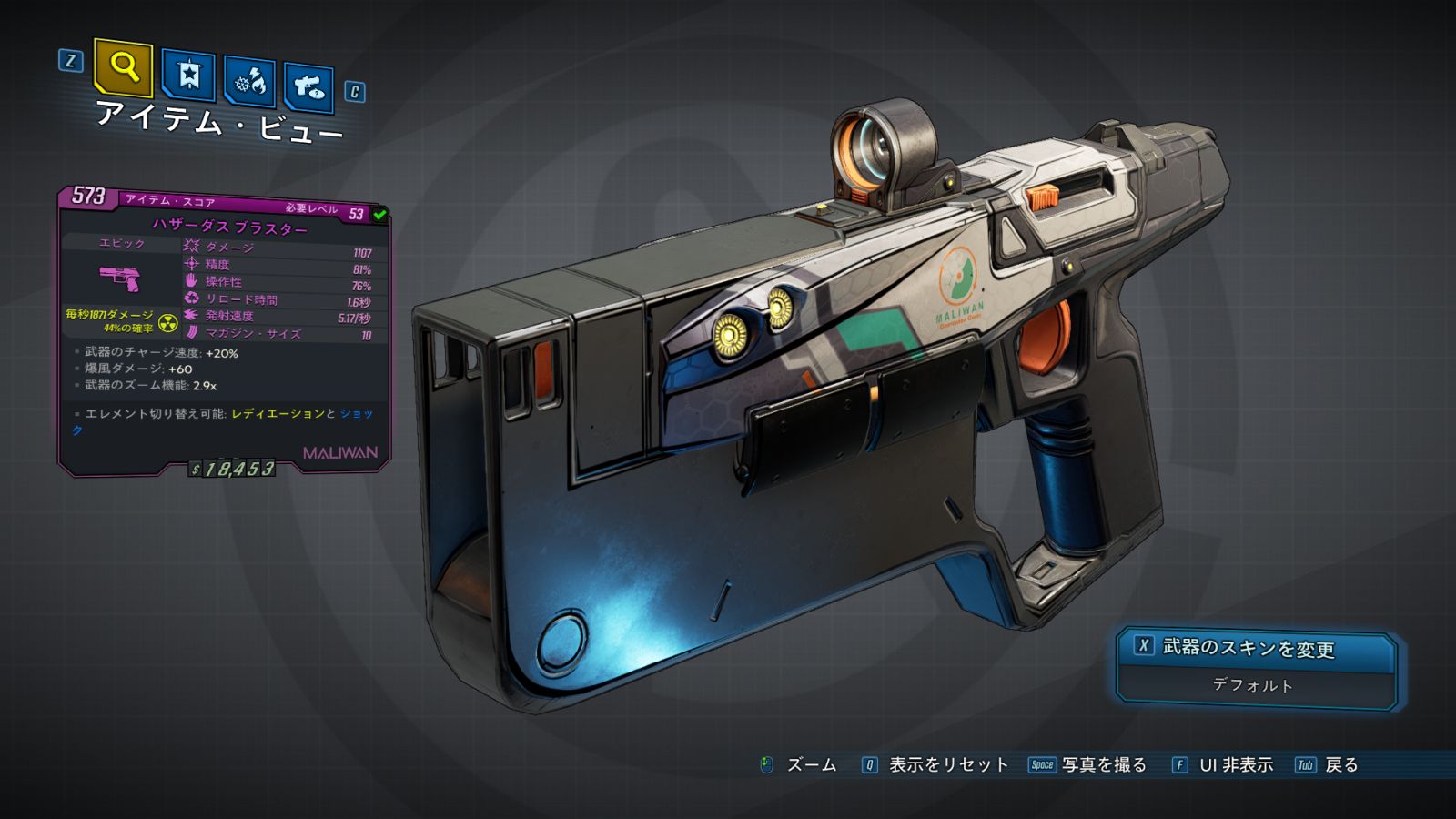Hide the interface via UI 非表示

point(1235,765)
